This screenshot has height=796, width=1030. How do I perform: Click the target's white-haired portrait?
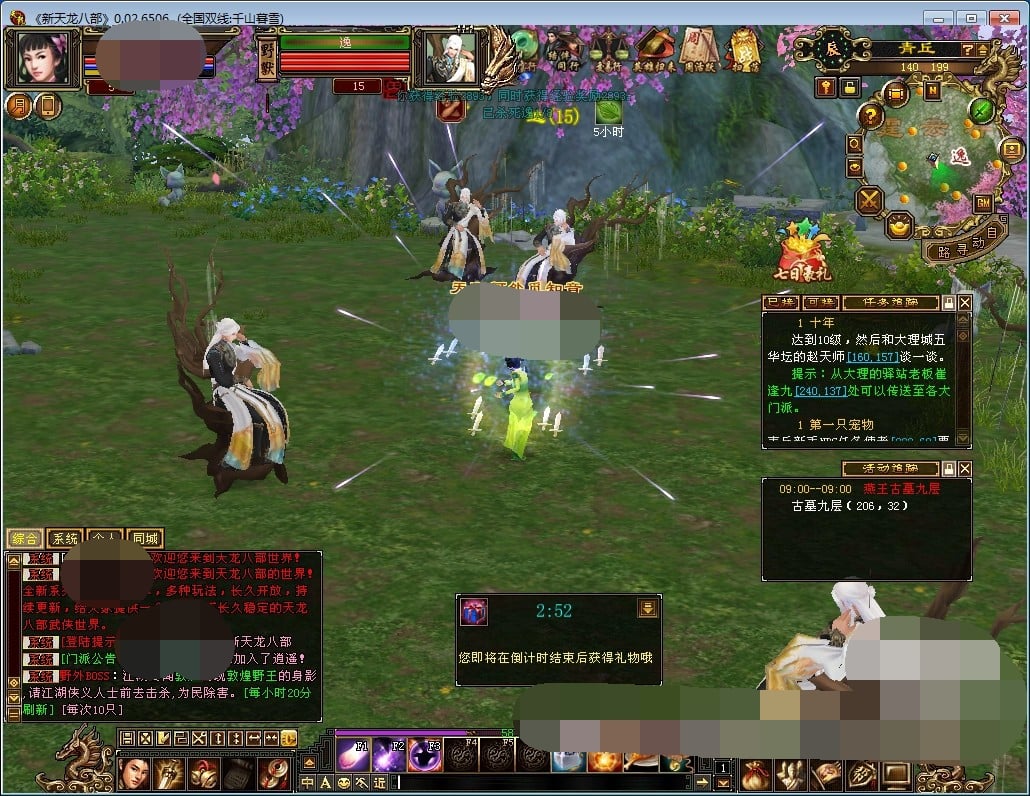point(449,58)
